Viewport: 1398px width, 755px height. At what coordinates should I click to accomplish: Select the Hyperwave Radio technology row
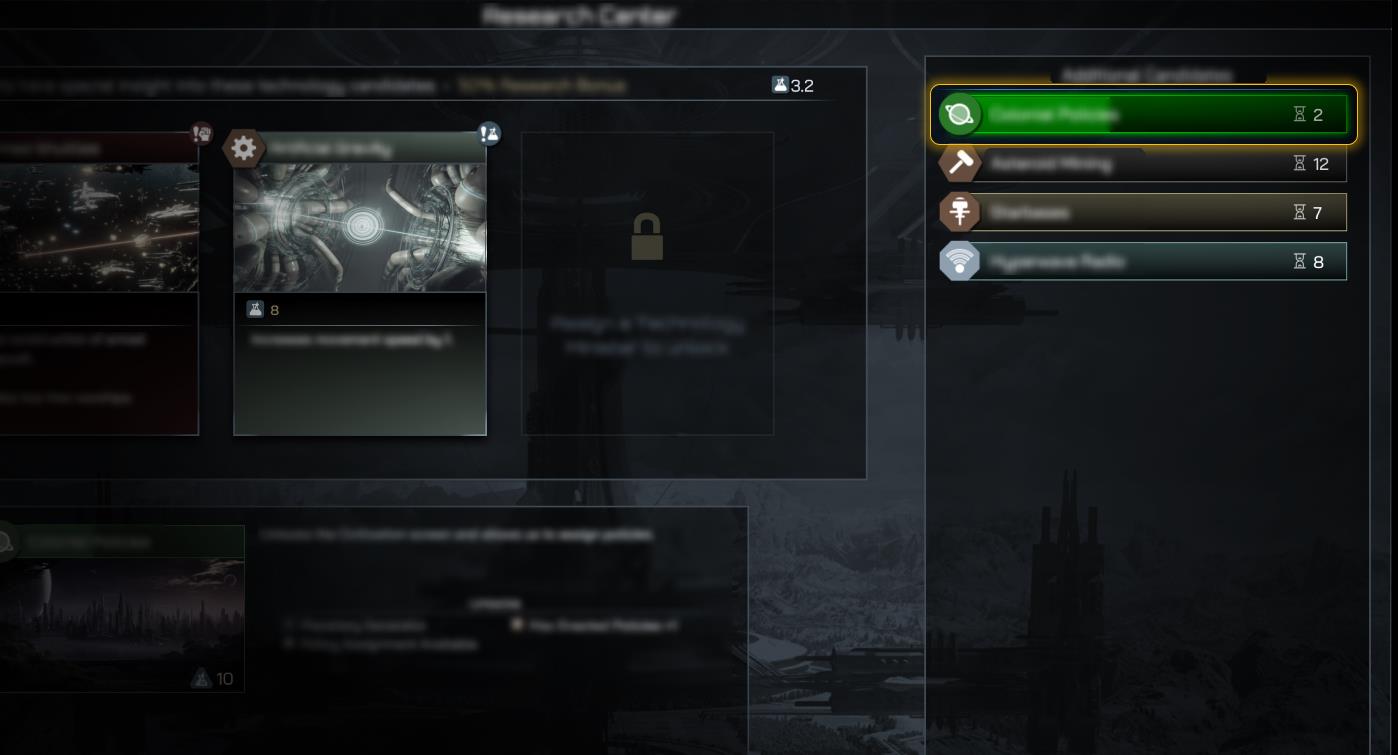point(1143,261)
